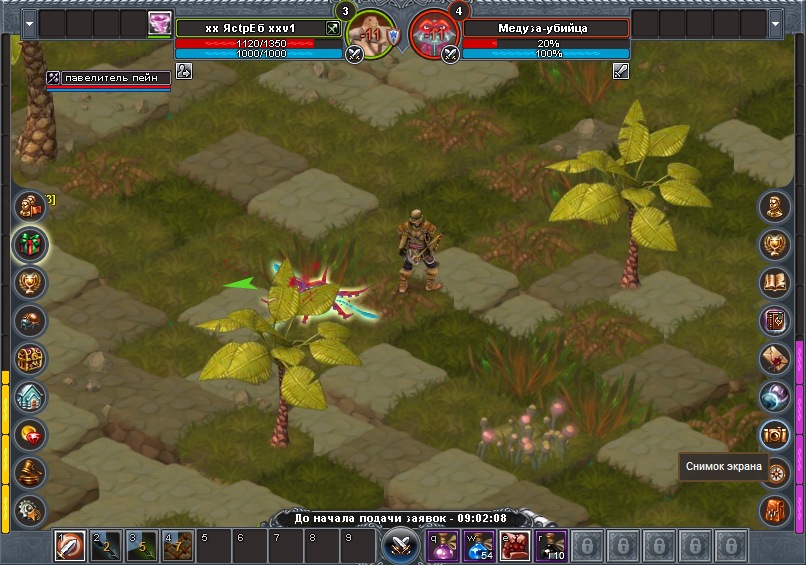The height and width of the screenshot is (565, 806).
Task: Open the character bust icon on right sidebar
Action: click(x=775, y=206)
